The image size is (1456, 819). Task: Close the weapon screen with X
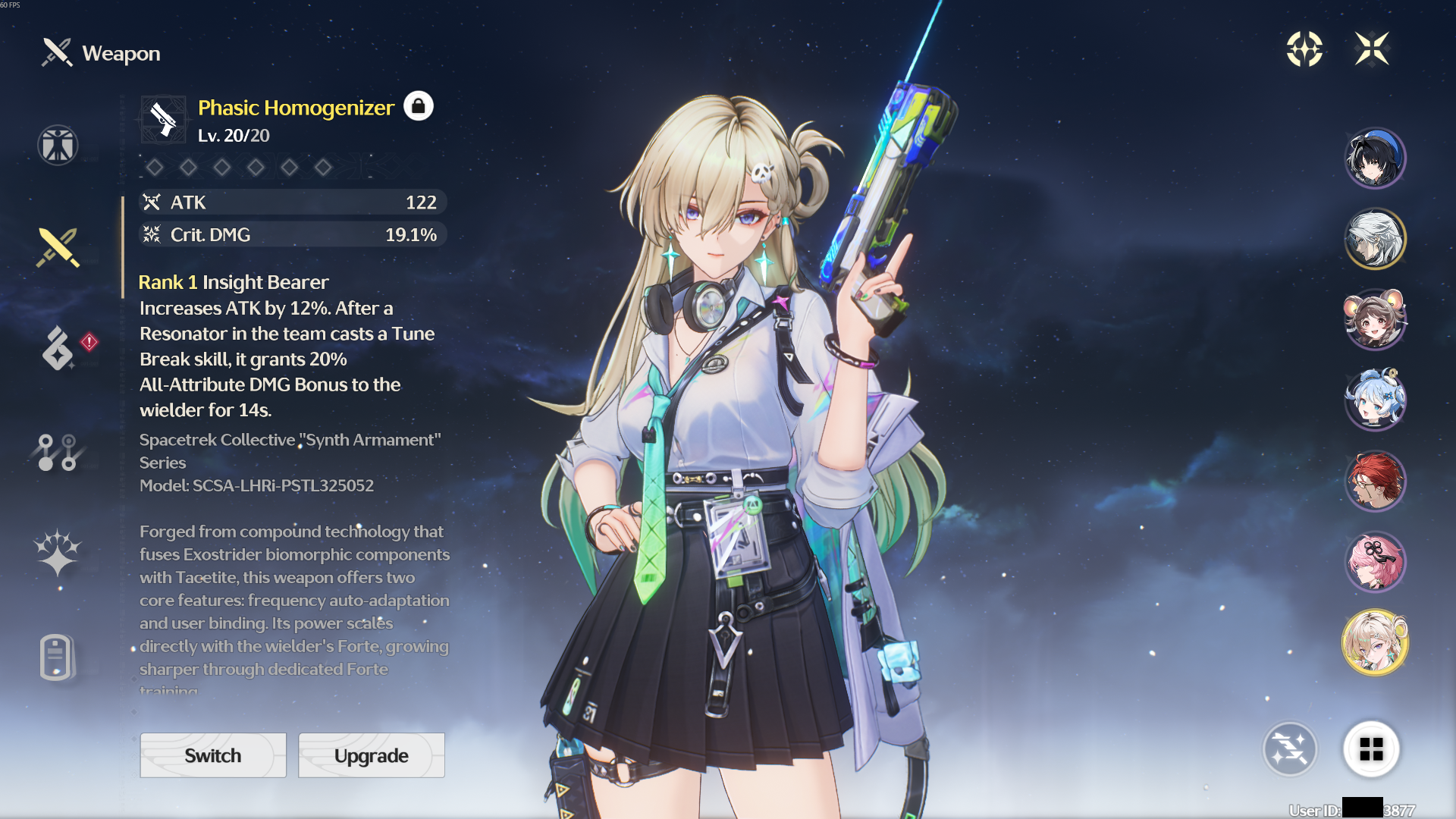[1372, 49]
